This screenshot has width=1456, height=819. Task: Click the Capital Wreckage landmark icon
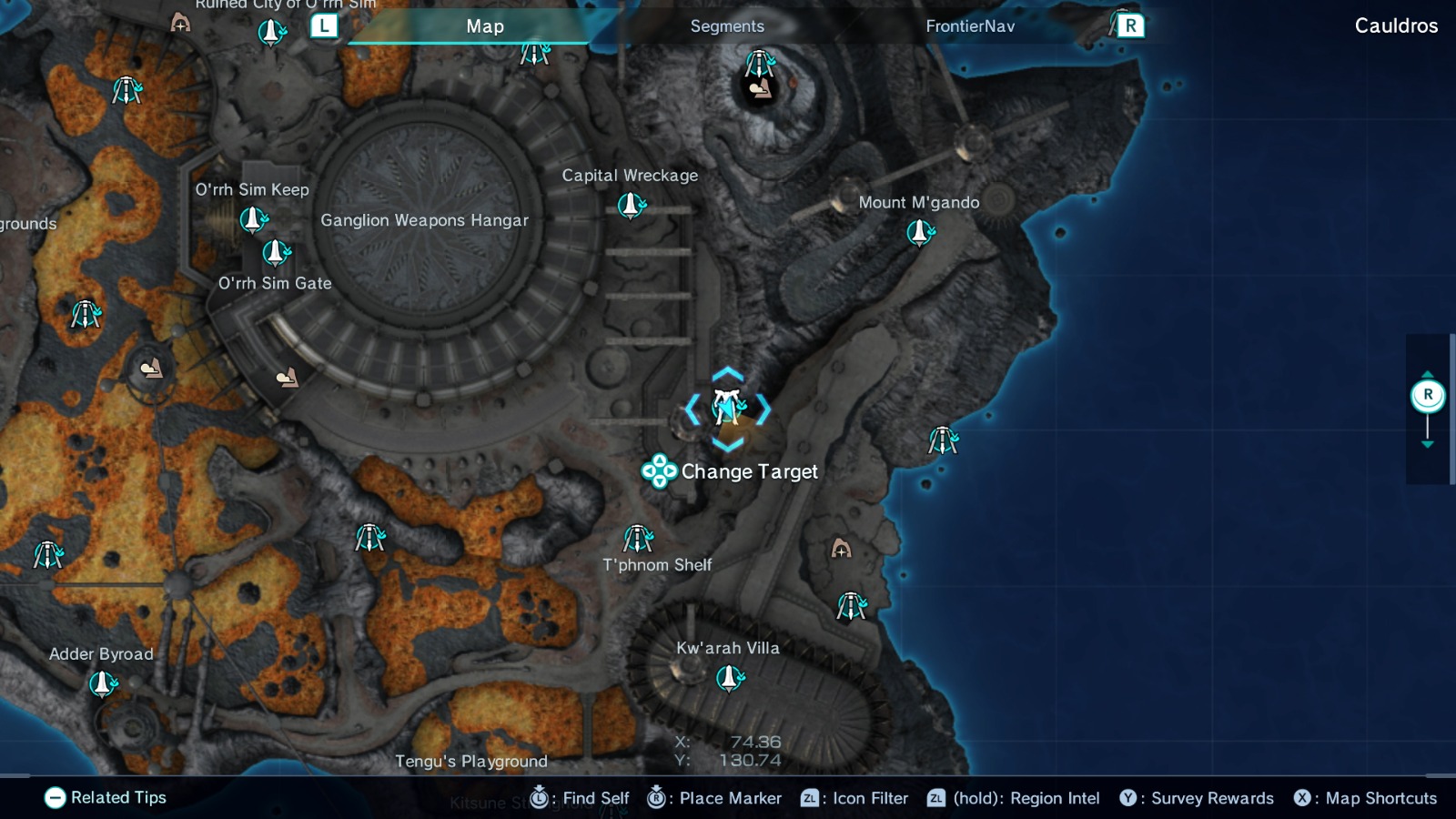tap(629, 206)
